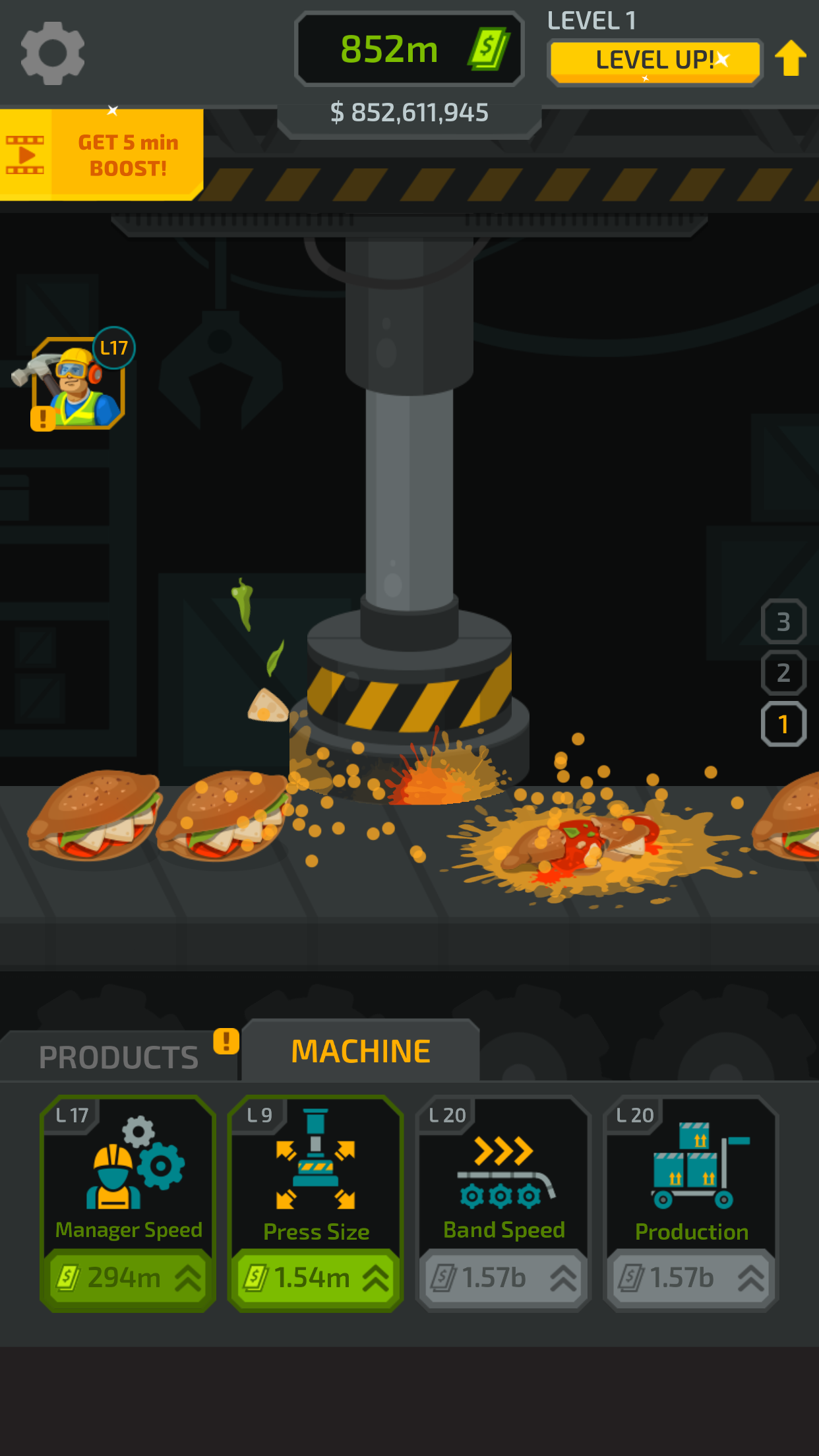Tap the yellow up arrow beside LEVEL UP

click(x=791, y=58)
